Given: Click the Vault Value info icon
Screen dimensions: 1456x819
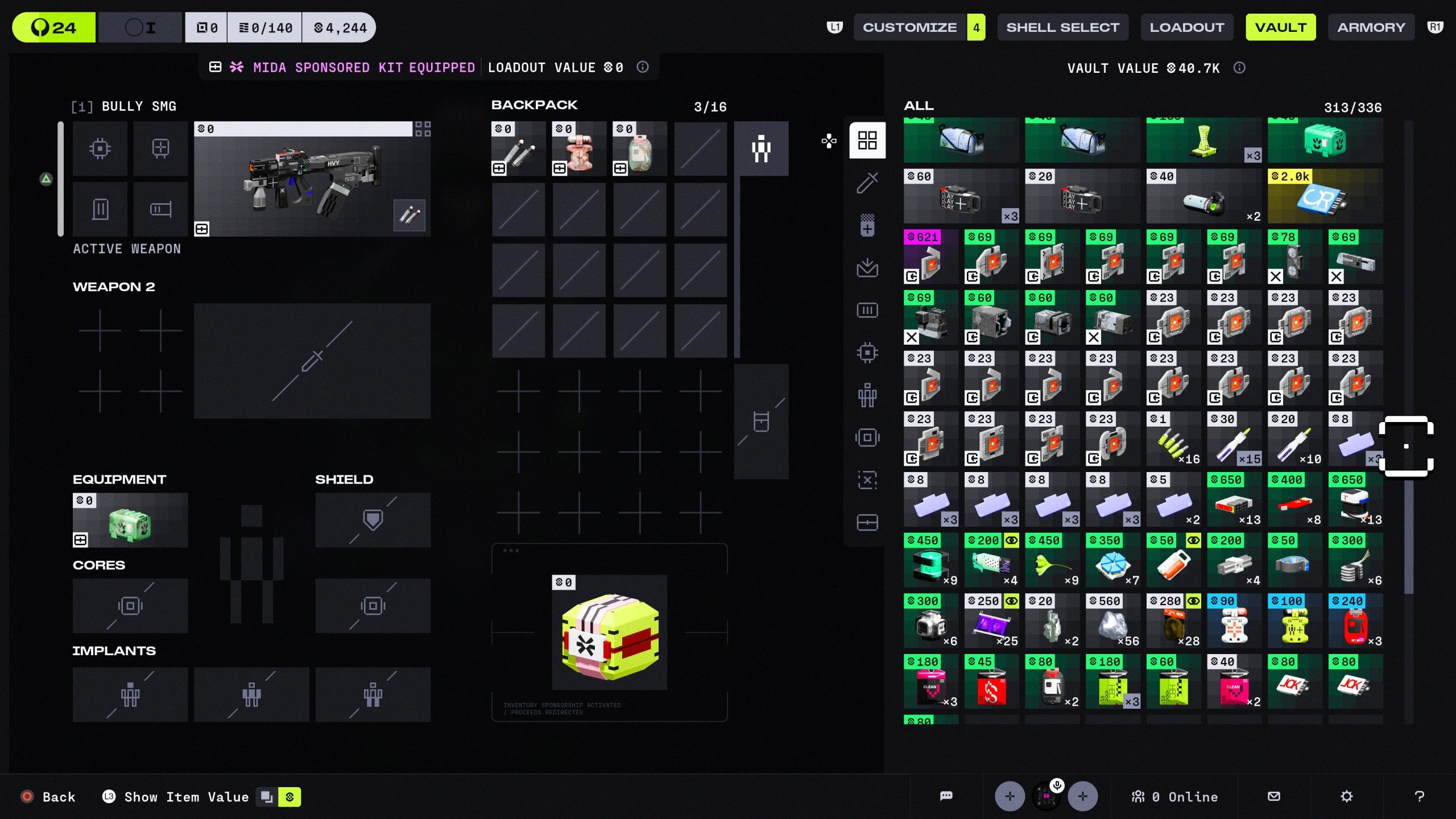Looking at the screenshot, I should (x=1239, y=68).
